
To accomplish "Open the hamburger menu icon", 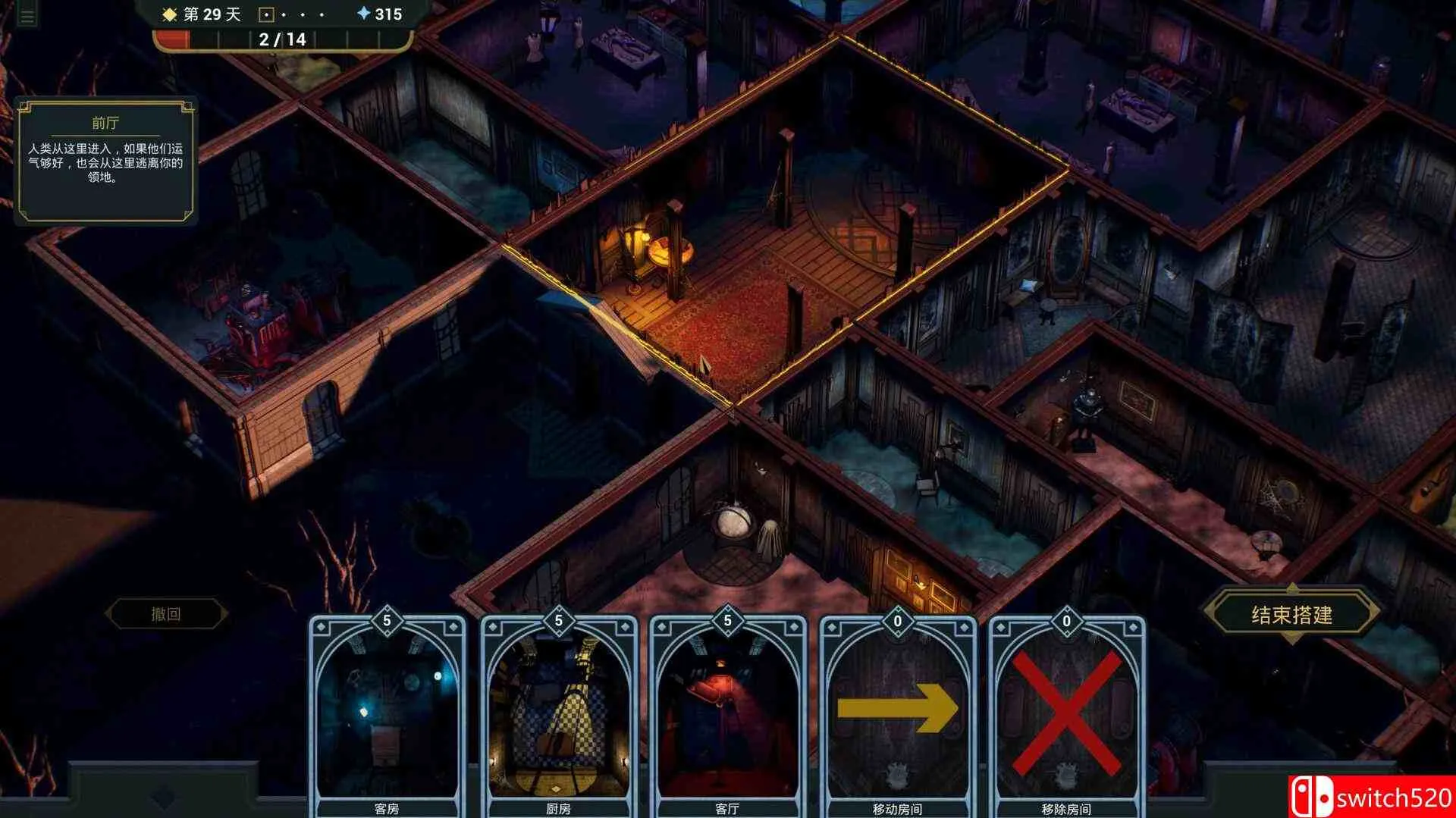I will (27, 16).
